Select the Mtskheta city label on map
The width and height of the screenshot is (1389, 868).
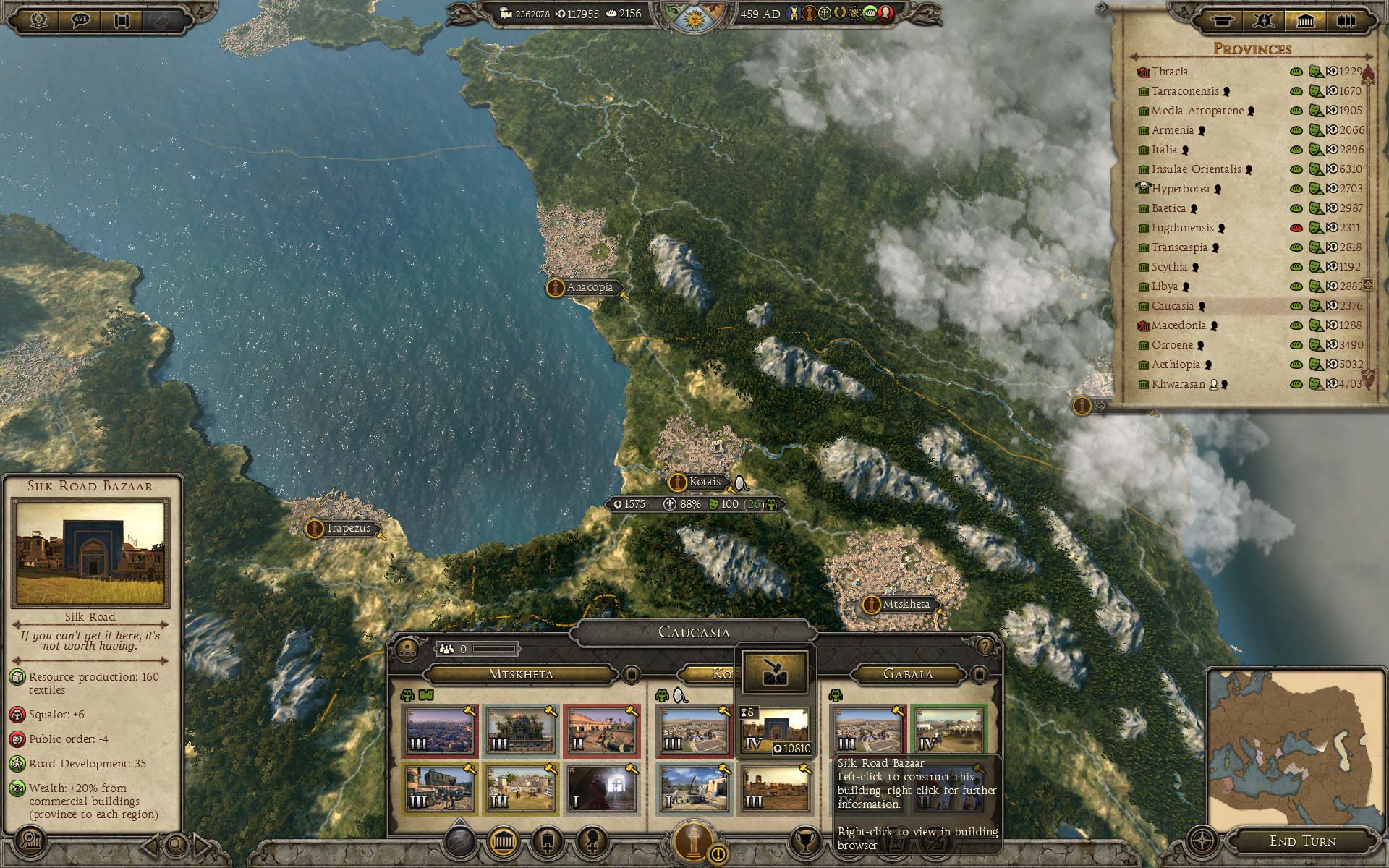coord(905,604)
